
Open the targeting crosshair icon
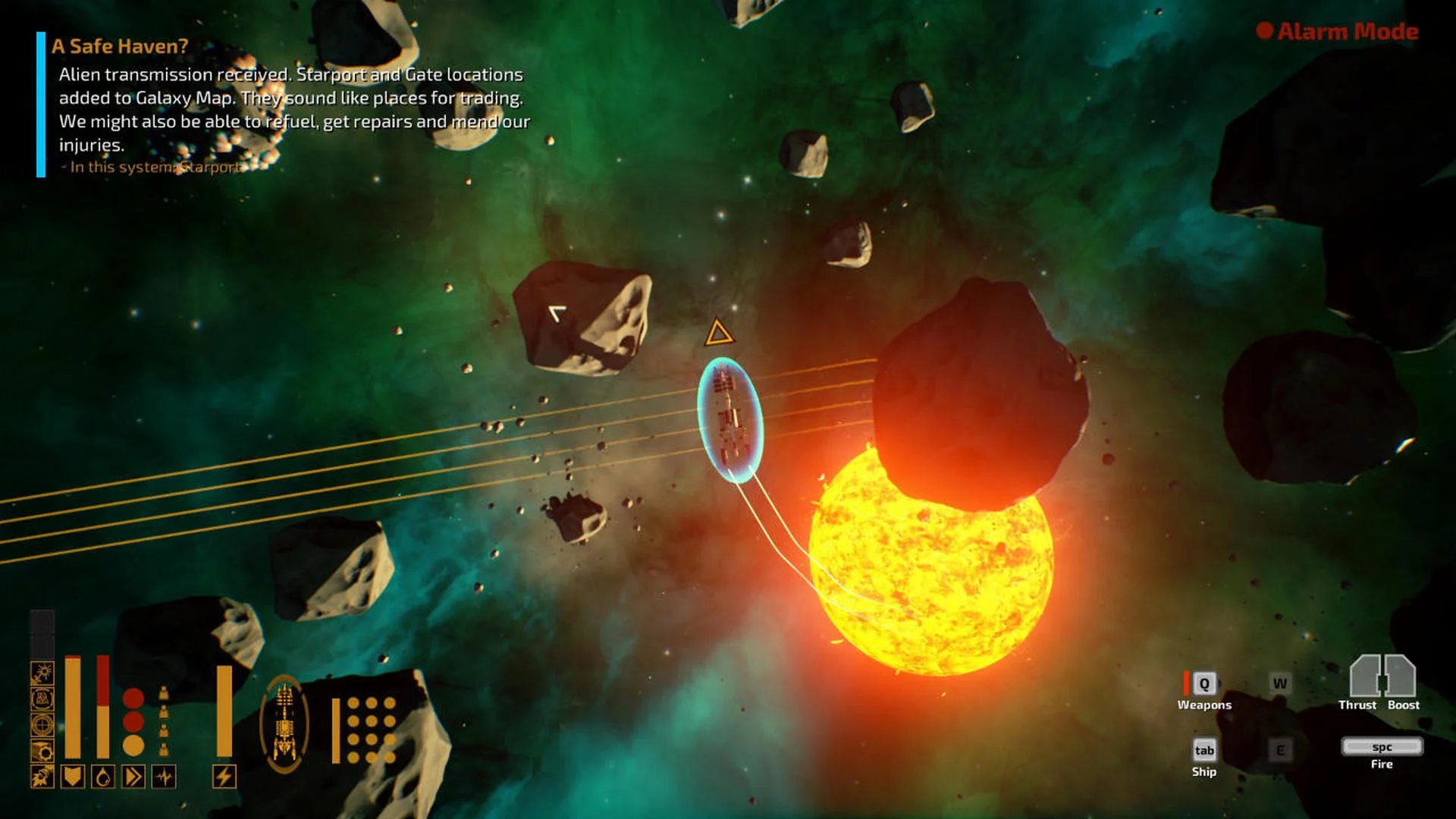pos(42,725)
